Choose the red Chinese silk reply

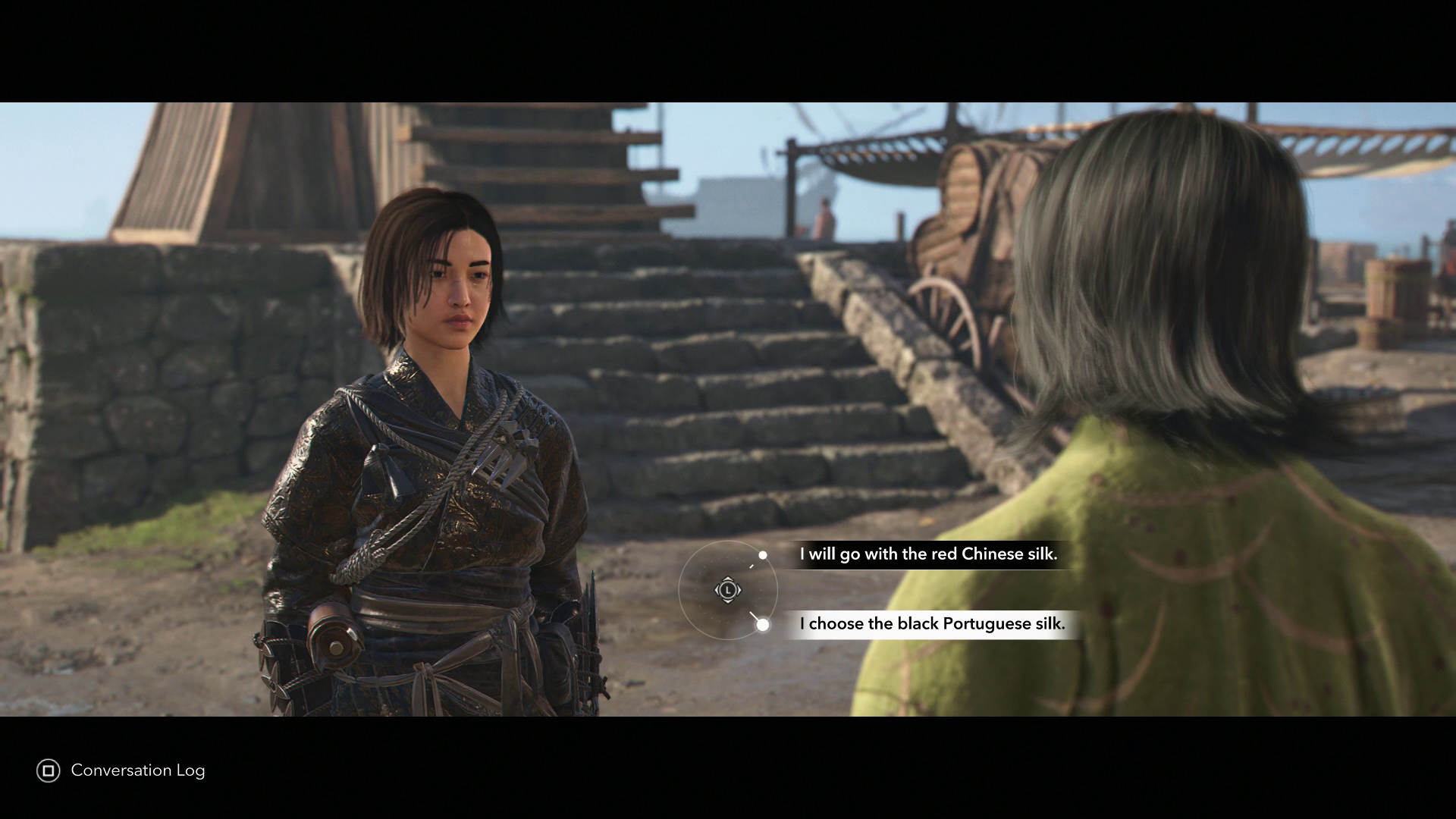927,554
